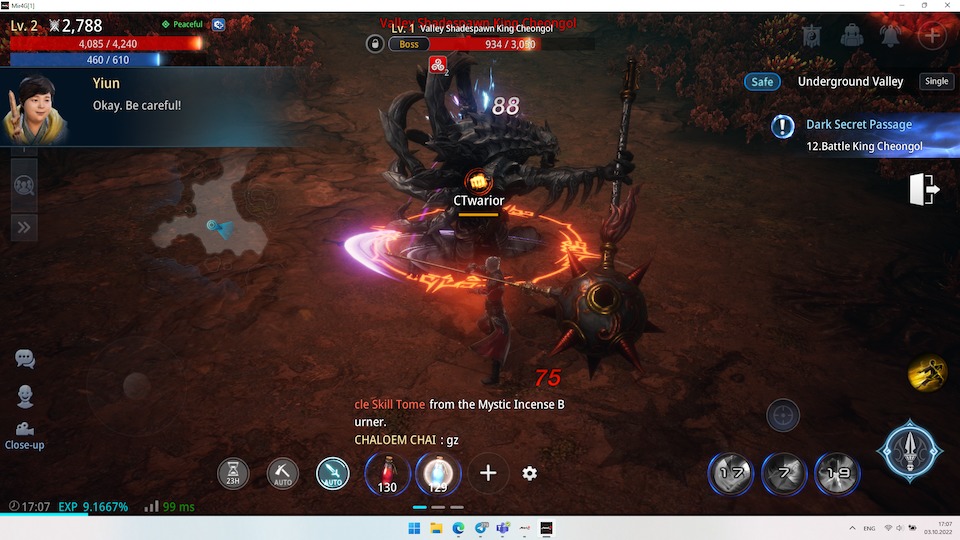Use the blue mana potion slot
The width and height of the screenshot is (960, 540).
coord(438,472)
